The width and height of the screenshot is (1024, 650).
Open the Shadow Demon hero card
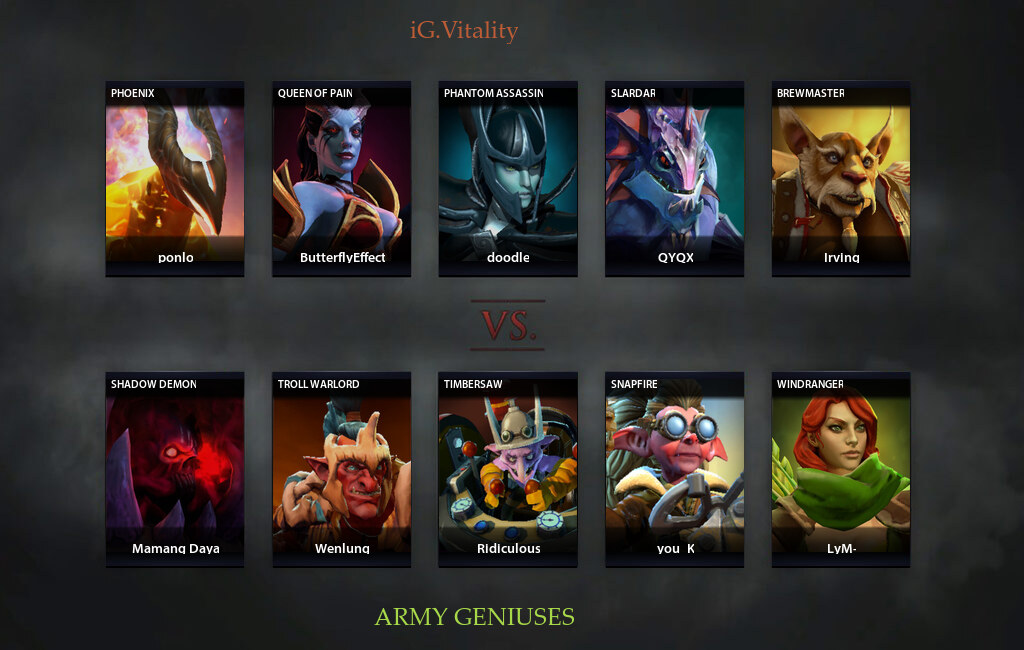click(175, 469)
